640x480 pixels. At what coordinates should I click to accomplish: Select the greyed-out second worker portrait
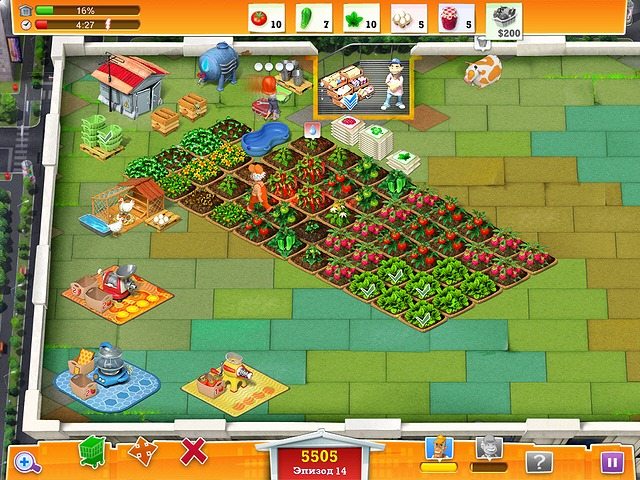click(487, 449)
